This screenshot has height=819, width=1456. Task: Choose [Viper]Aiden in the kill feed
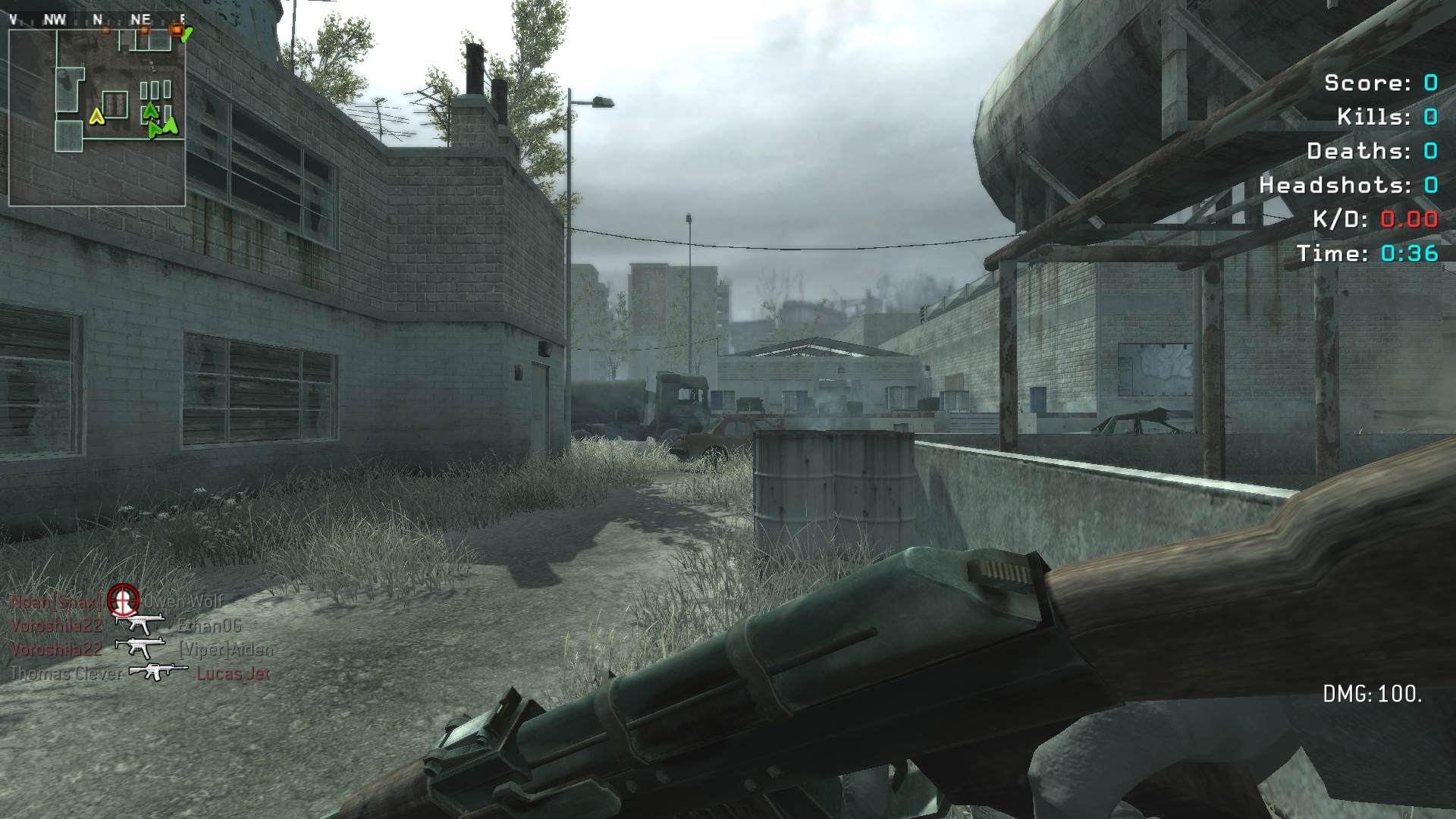(x=226, y=650)
